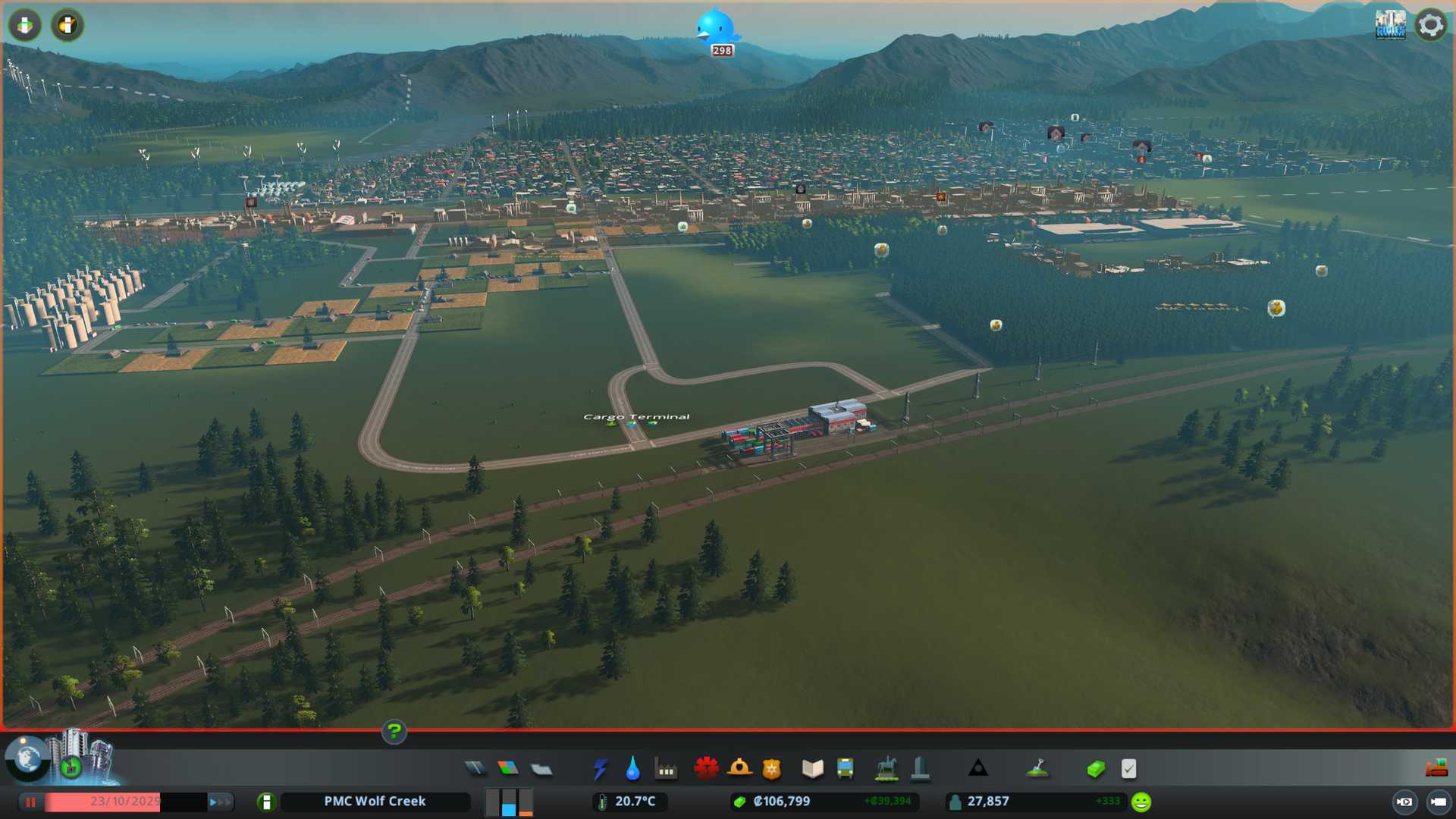Open the Chirper blue bird feed

pyautogui.click(x=716, y=28)
